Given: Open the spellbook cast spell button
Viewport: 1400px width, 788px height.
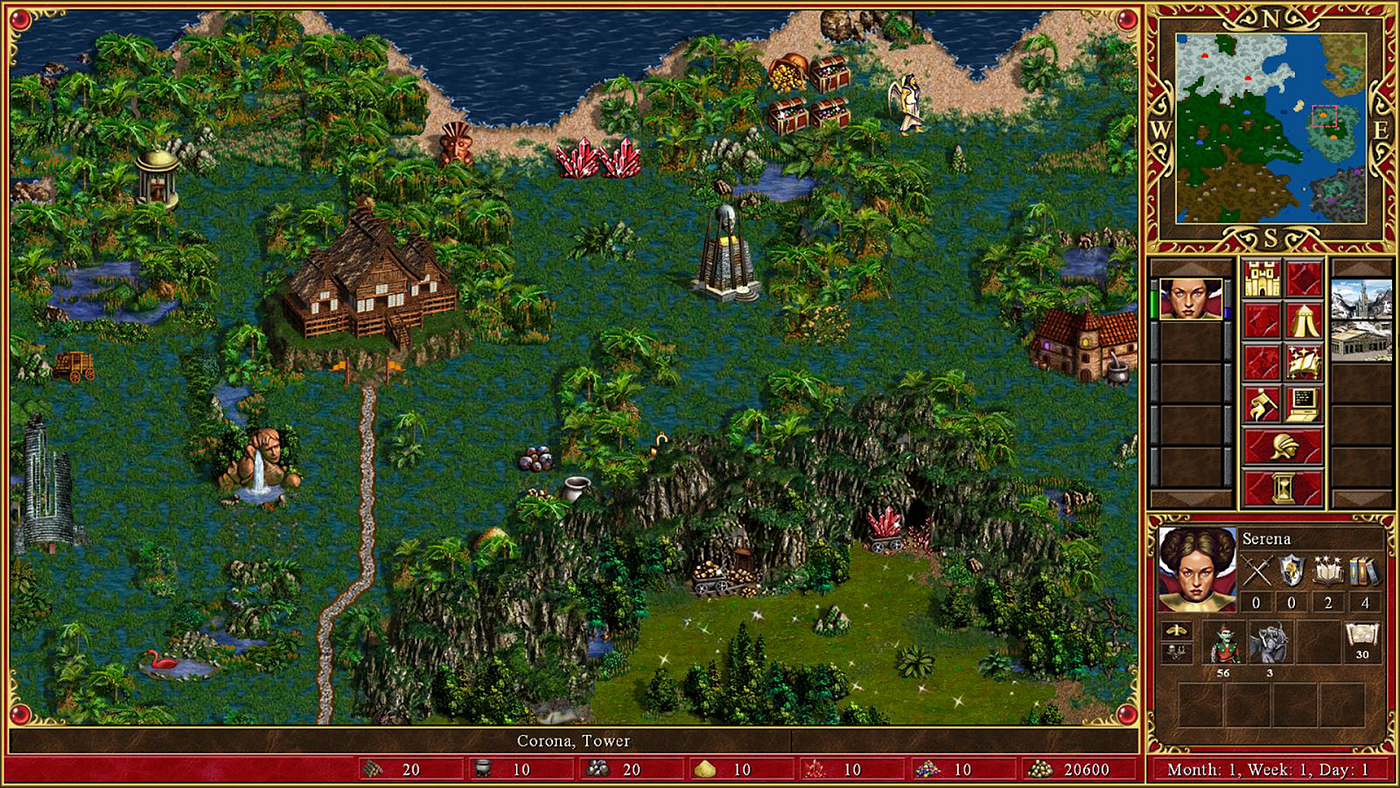Looking at the screenshot, I should pyautogui.click(x=1304, y=363).
